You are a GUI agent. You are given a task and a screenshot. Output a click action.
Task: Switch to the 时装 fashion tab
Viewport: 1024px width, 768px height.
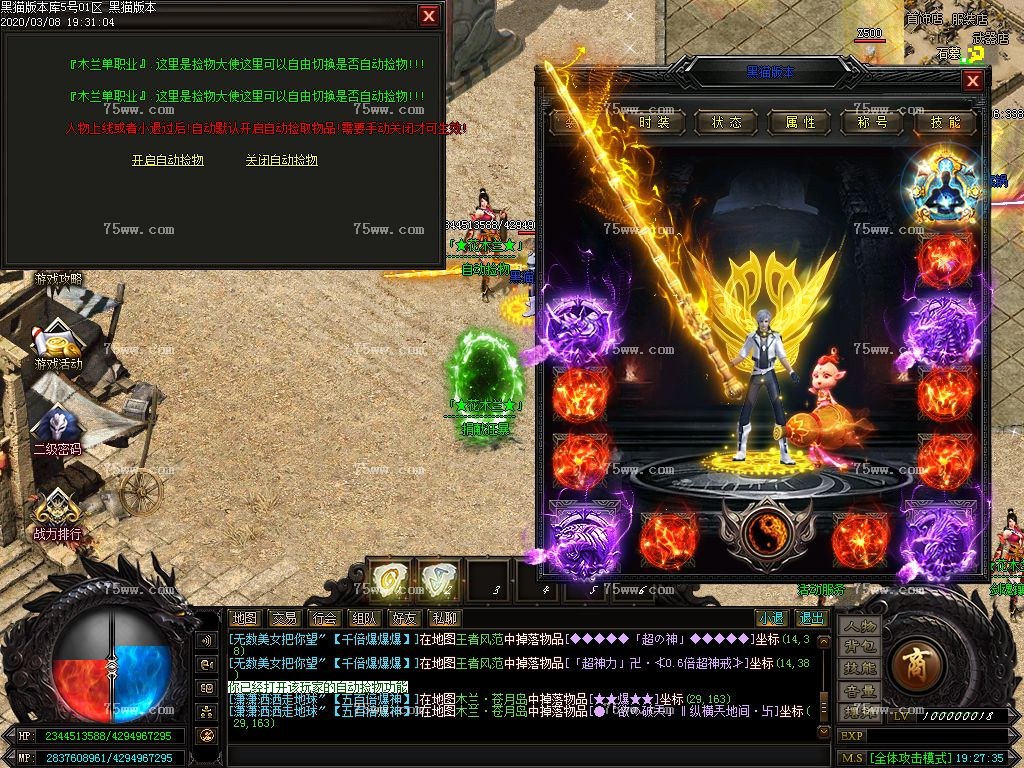(x=655, y=122)
